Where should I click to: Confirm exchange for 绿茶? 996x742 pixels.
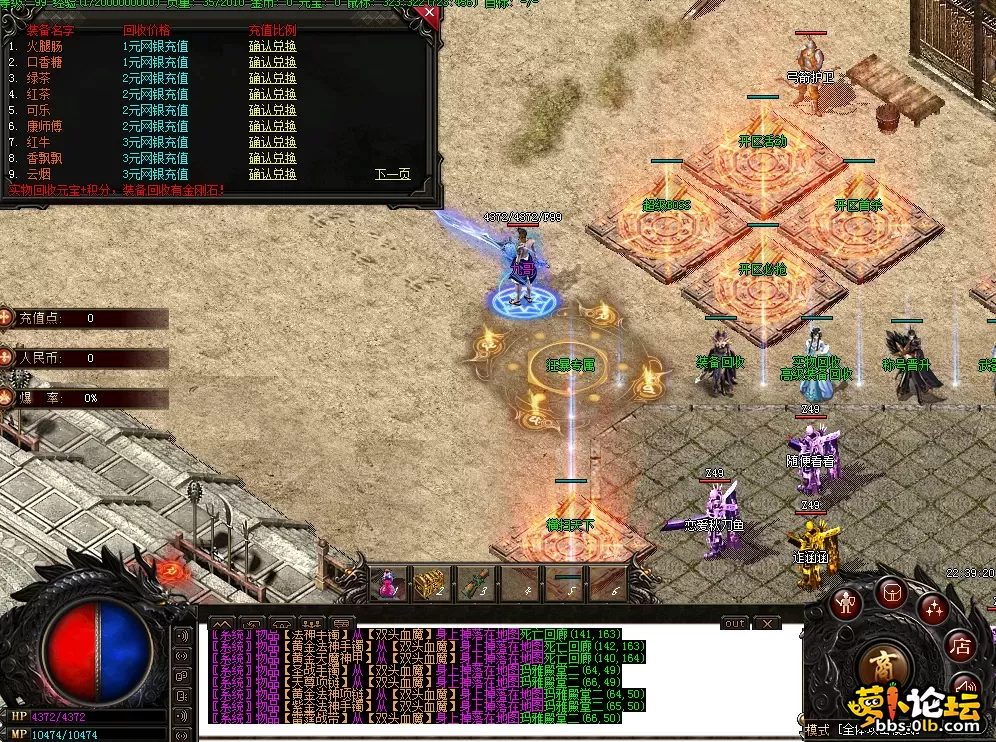click(x=272, y=78)
